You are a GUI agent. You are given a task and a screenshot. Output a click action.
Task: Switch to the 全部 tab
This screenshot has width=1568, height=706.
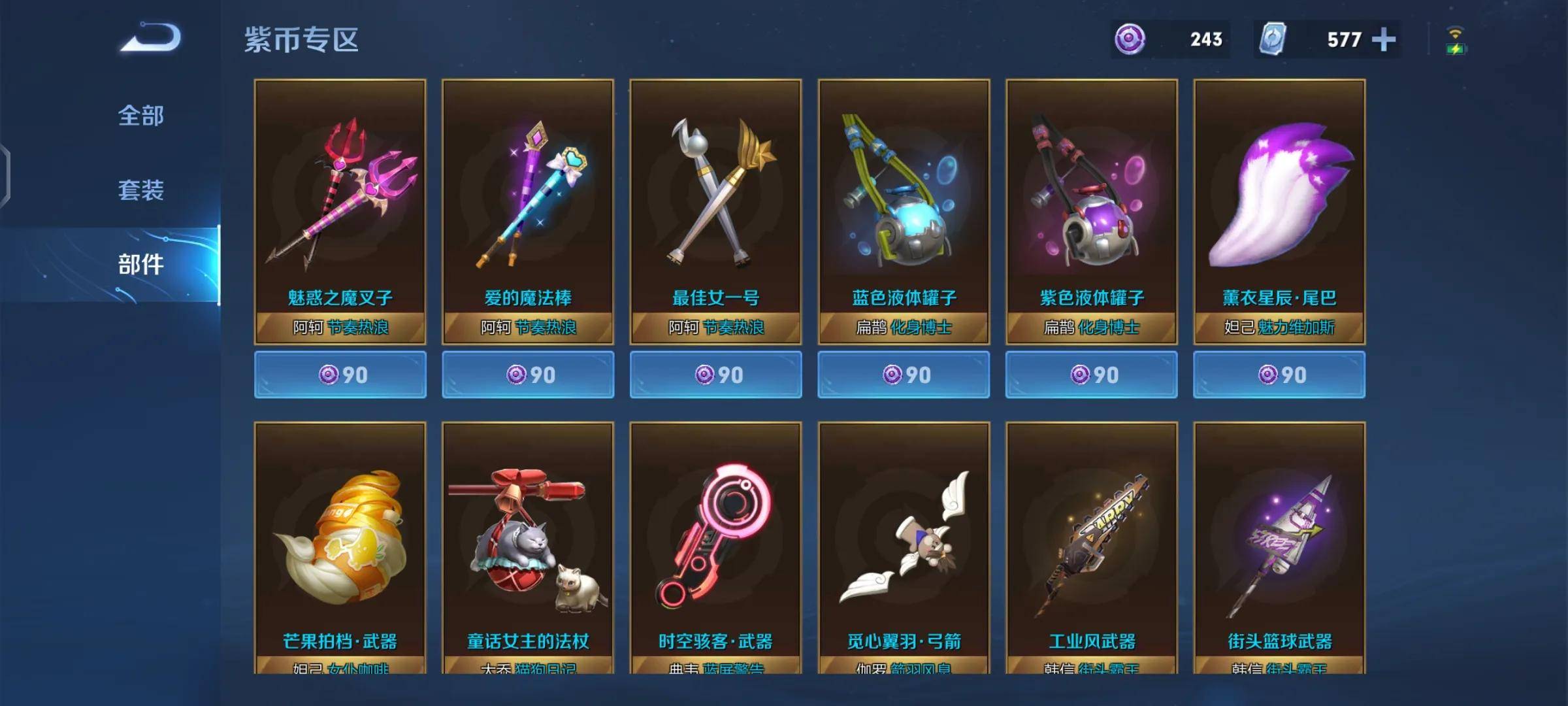click(x=140, y=116)
